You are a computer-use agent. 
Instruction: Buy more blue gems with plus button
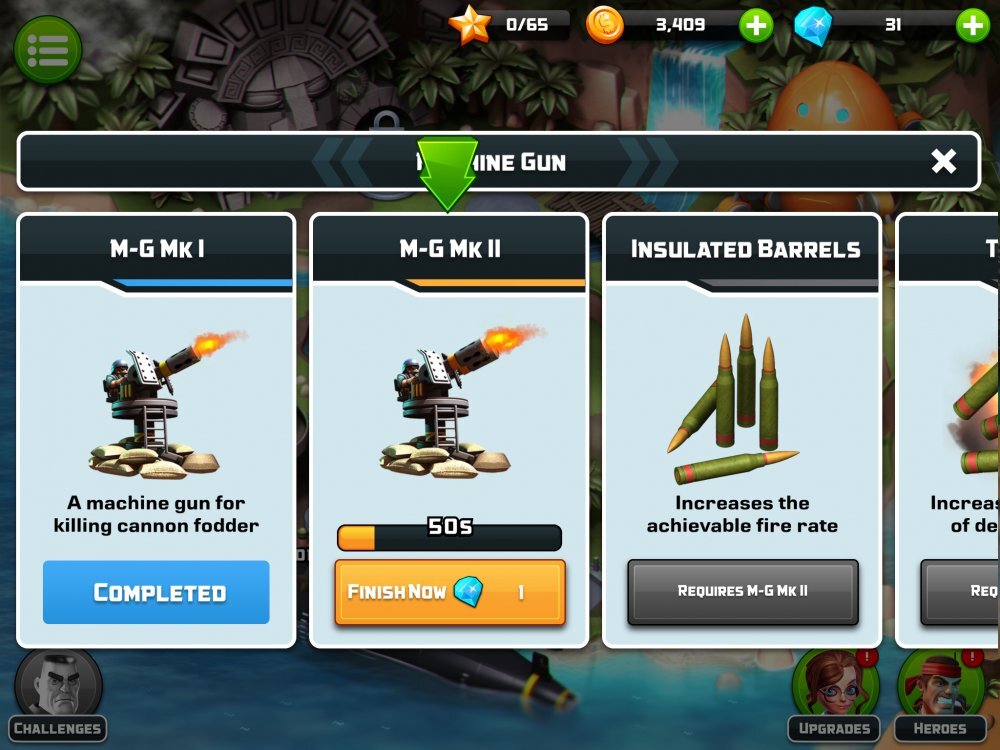(972, 25)
